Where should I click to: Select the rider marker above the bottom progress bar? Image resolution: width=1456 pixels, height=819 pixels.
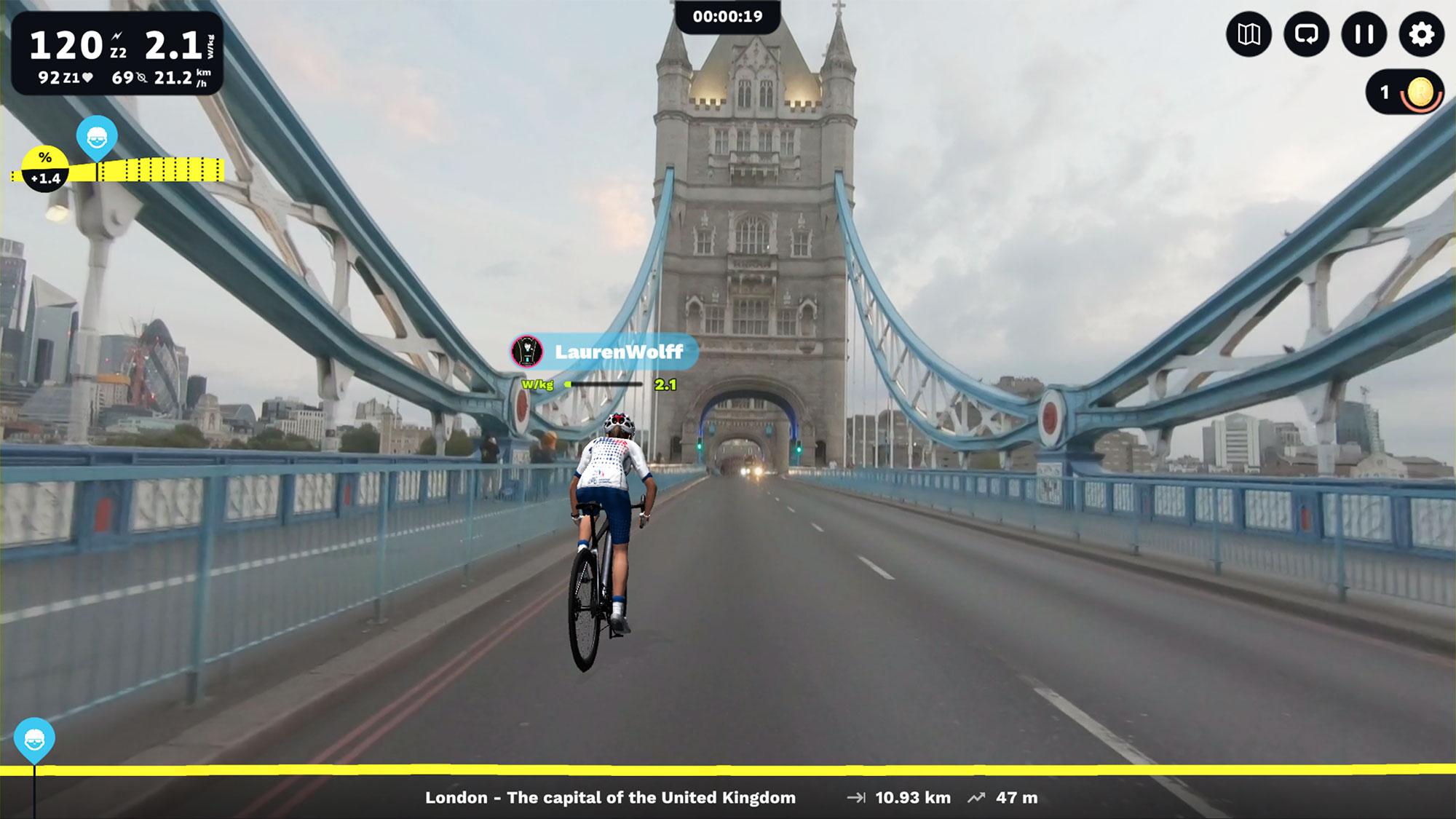(x=33, y=737)
